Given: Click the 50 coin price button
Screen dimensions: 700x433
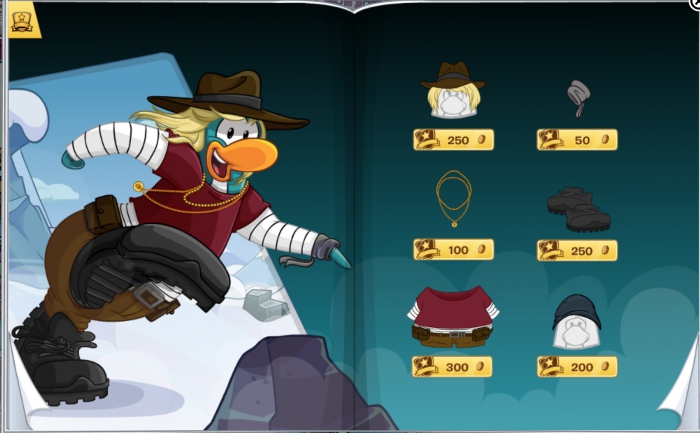Looking at the screenshot, I should [x=577, y=140].
